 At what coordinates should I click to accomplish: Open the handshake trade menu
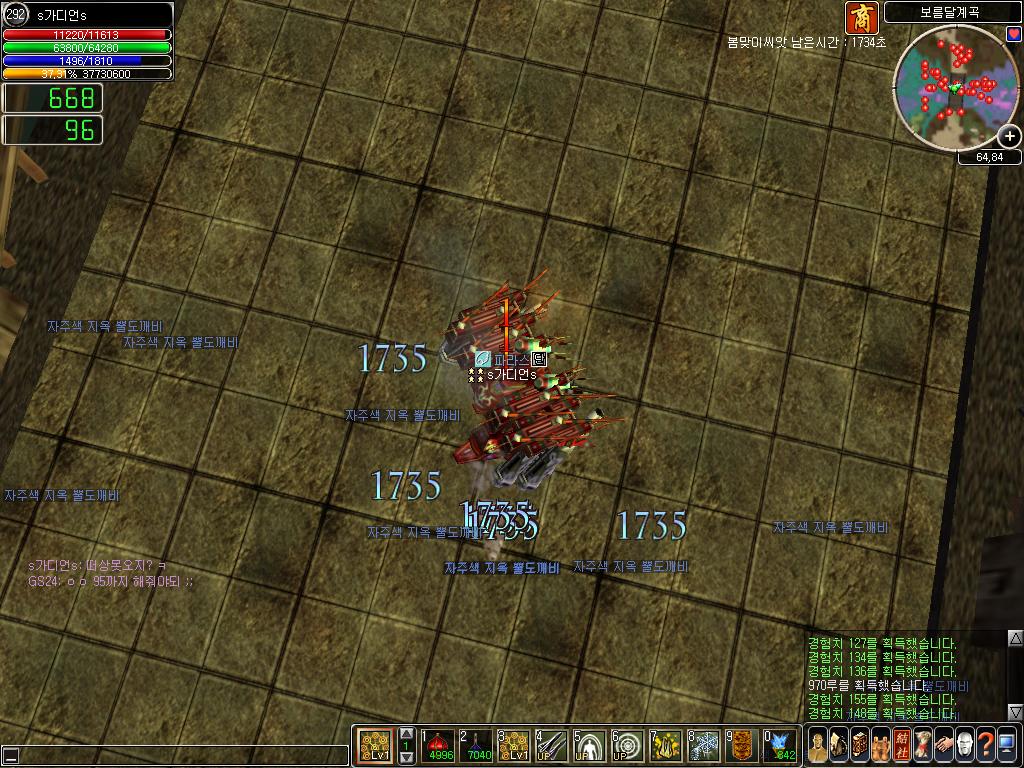[944, 745]
